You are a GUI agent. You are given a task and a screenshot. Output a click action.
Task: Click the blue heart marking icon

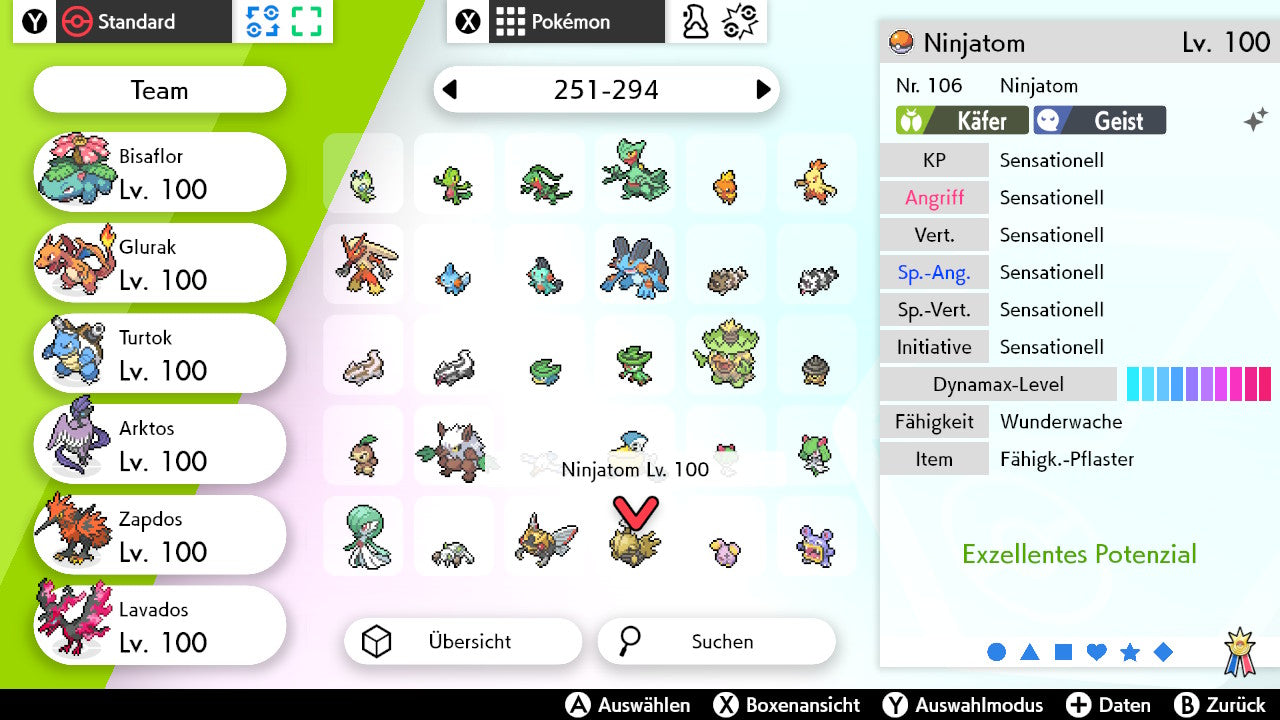point(1097,652)
